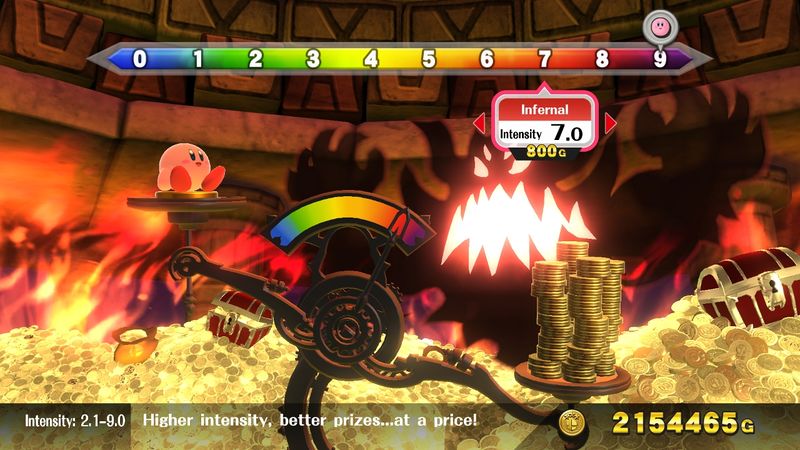Choose intensity 4 on the rainbow scale

371,58
